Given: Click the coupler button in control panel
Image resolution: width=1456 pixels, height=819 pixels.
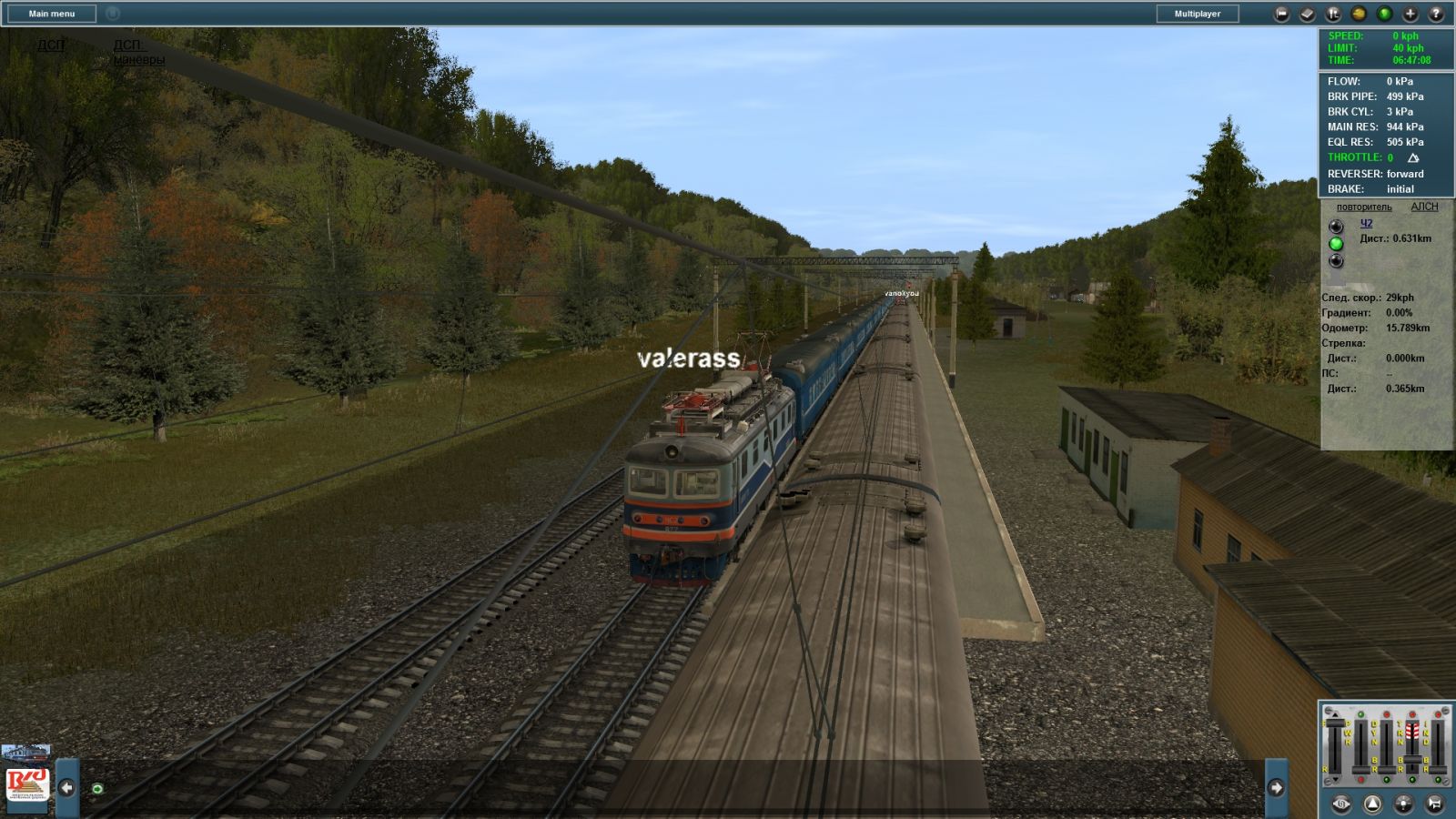Looking at the screenshot, I should pos(1341,804).
